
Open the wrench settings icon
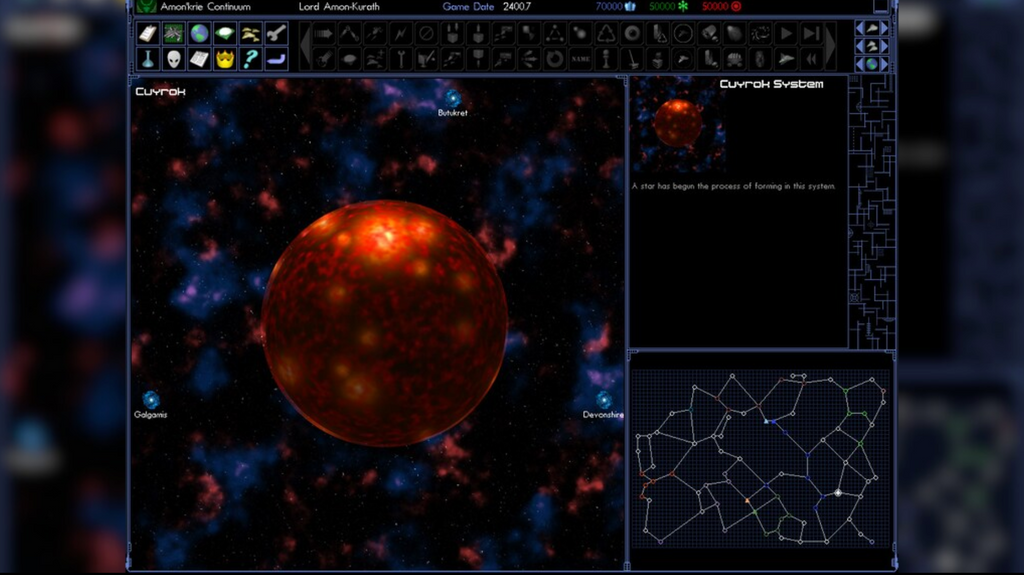click(x=277, y=34)
